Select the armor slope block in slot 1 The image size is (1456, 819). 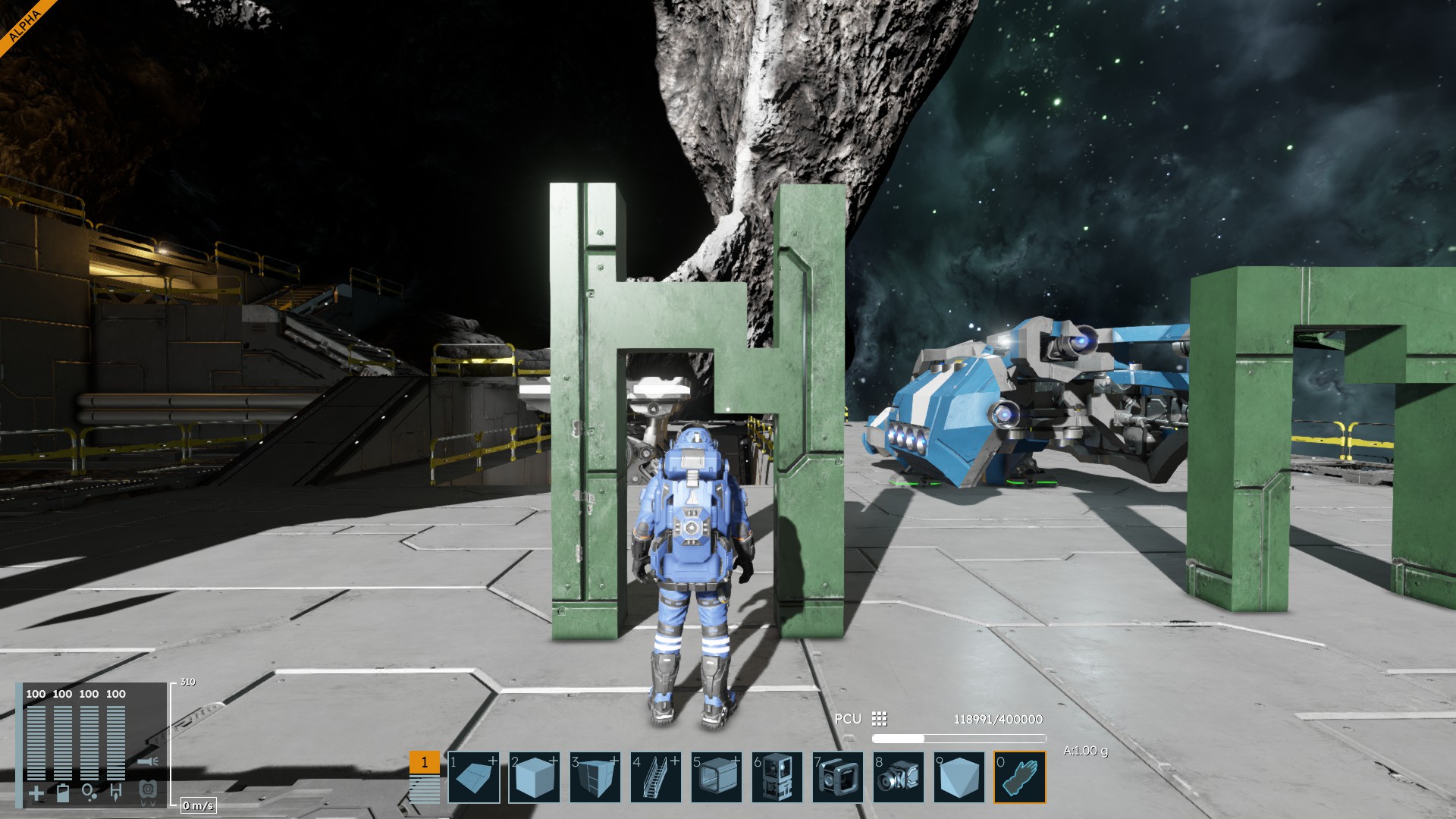474,777
